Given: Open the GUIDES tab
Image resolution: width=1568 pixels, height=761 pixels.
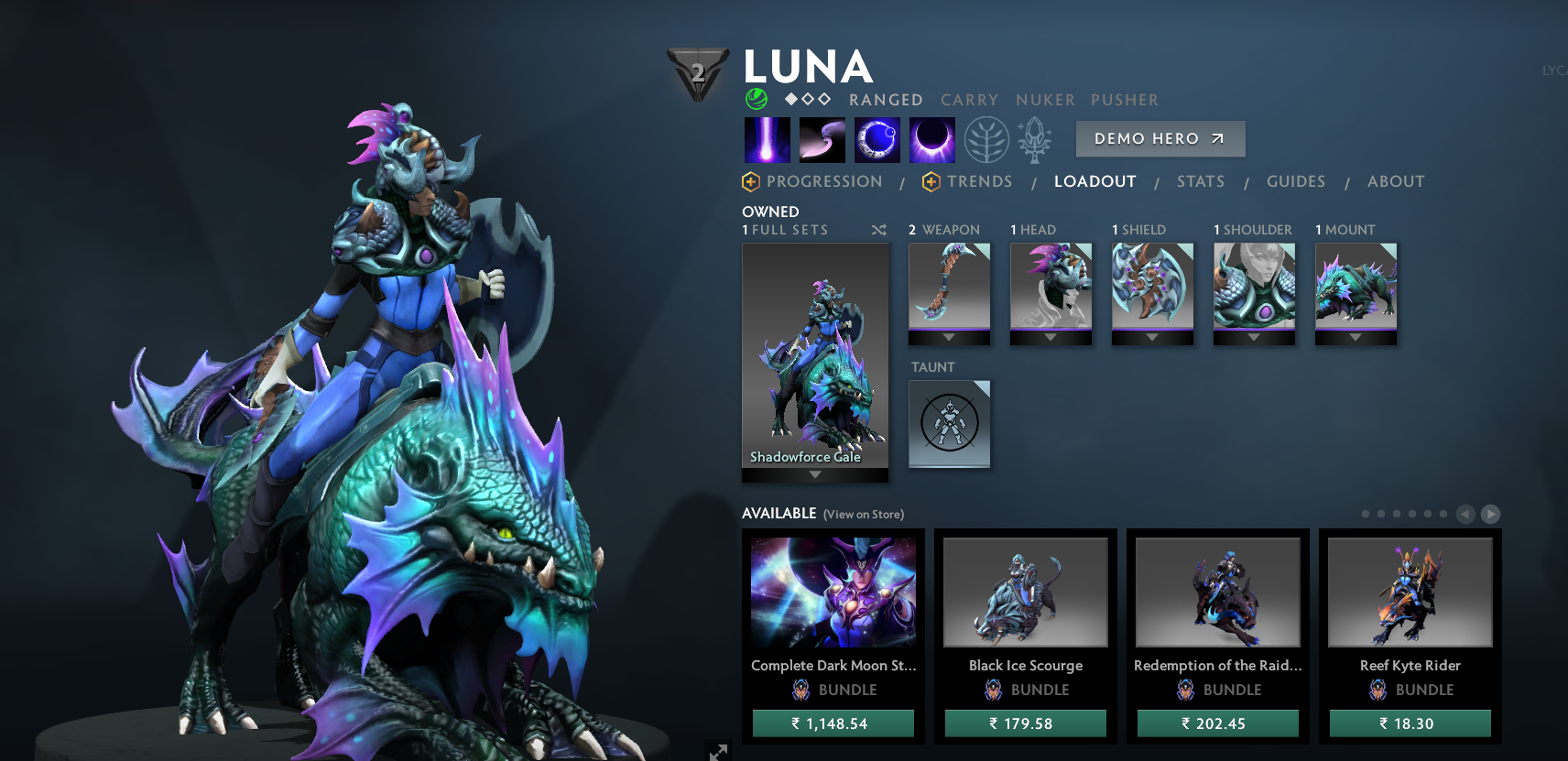Looking at the screenshot, I should tap(1296, 181).
